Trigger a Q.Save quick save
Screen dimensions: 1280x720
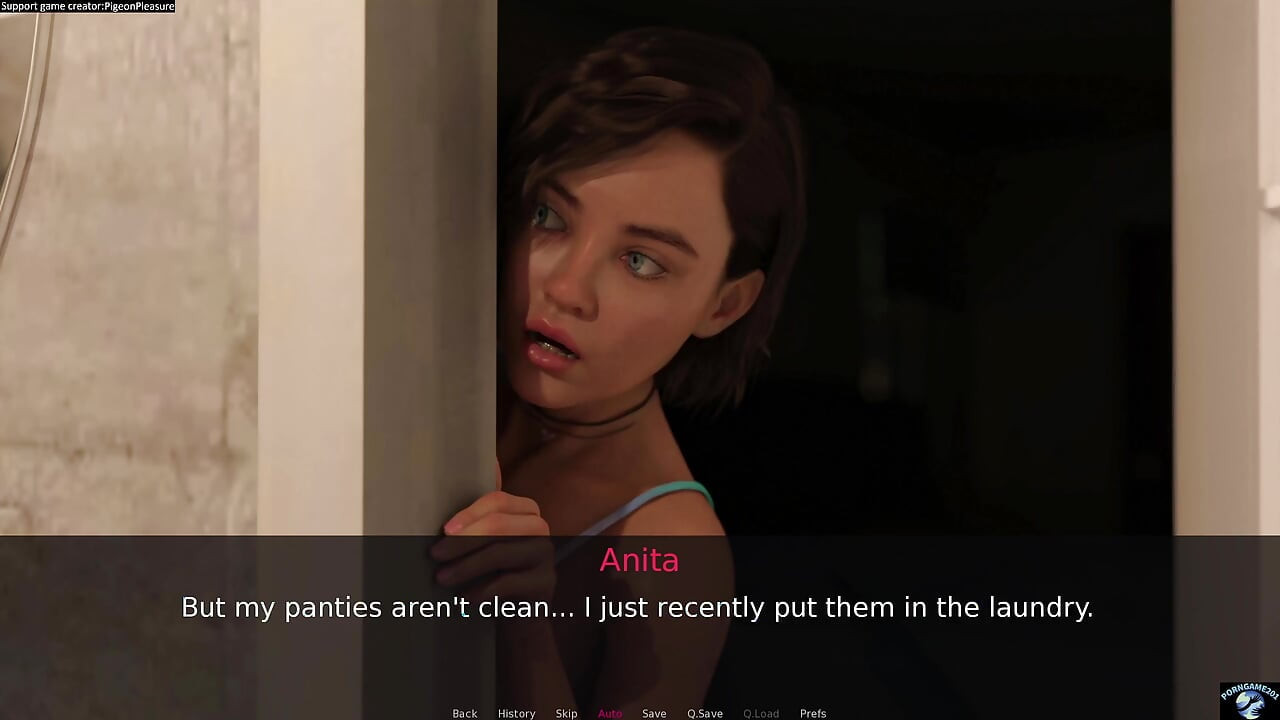[x=705, y=713]
